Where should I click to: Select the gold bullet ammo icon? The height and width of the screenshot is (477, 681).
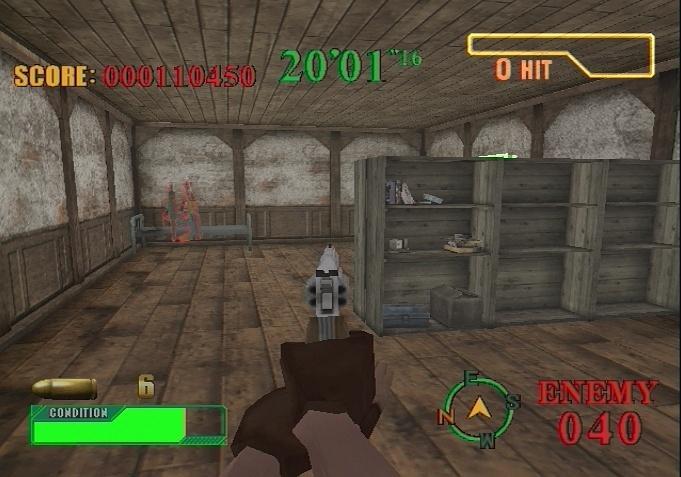click(x=65, y=388)
